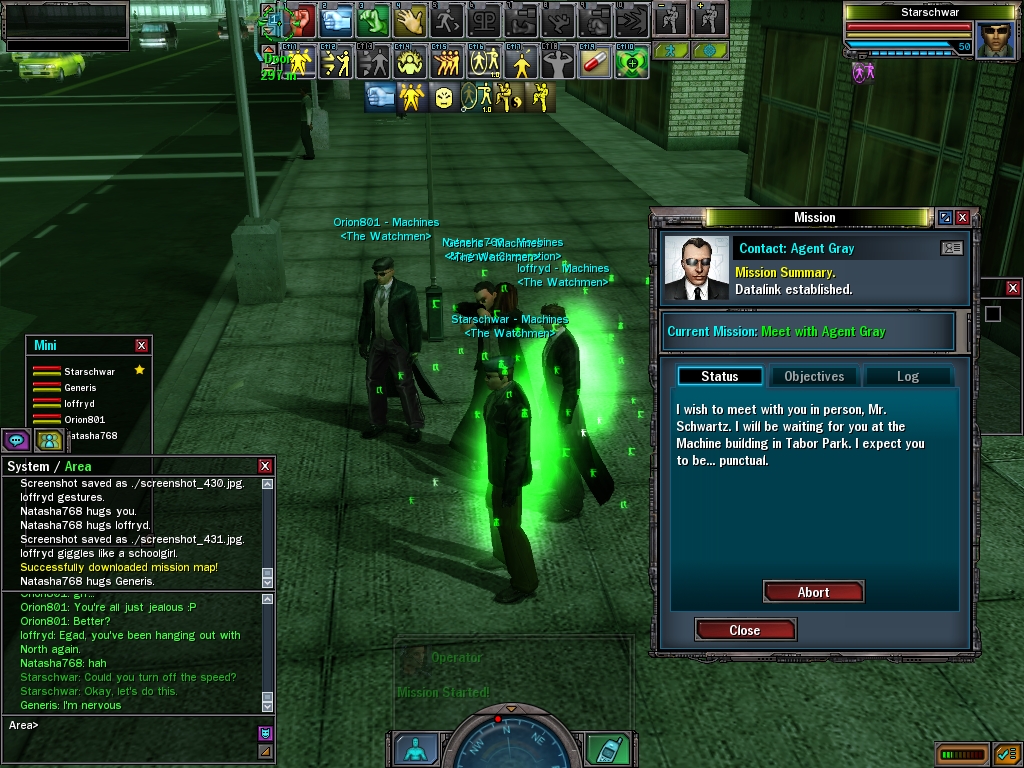Open the checklist icon in bottom-right corner
The width and height of the screenshot is (1024, 768).
point(1006,753)
